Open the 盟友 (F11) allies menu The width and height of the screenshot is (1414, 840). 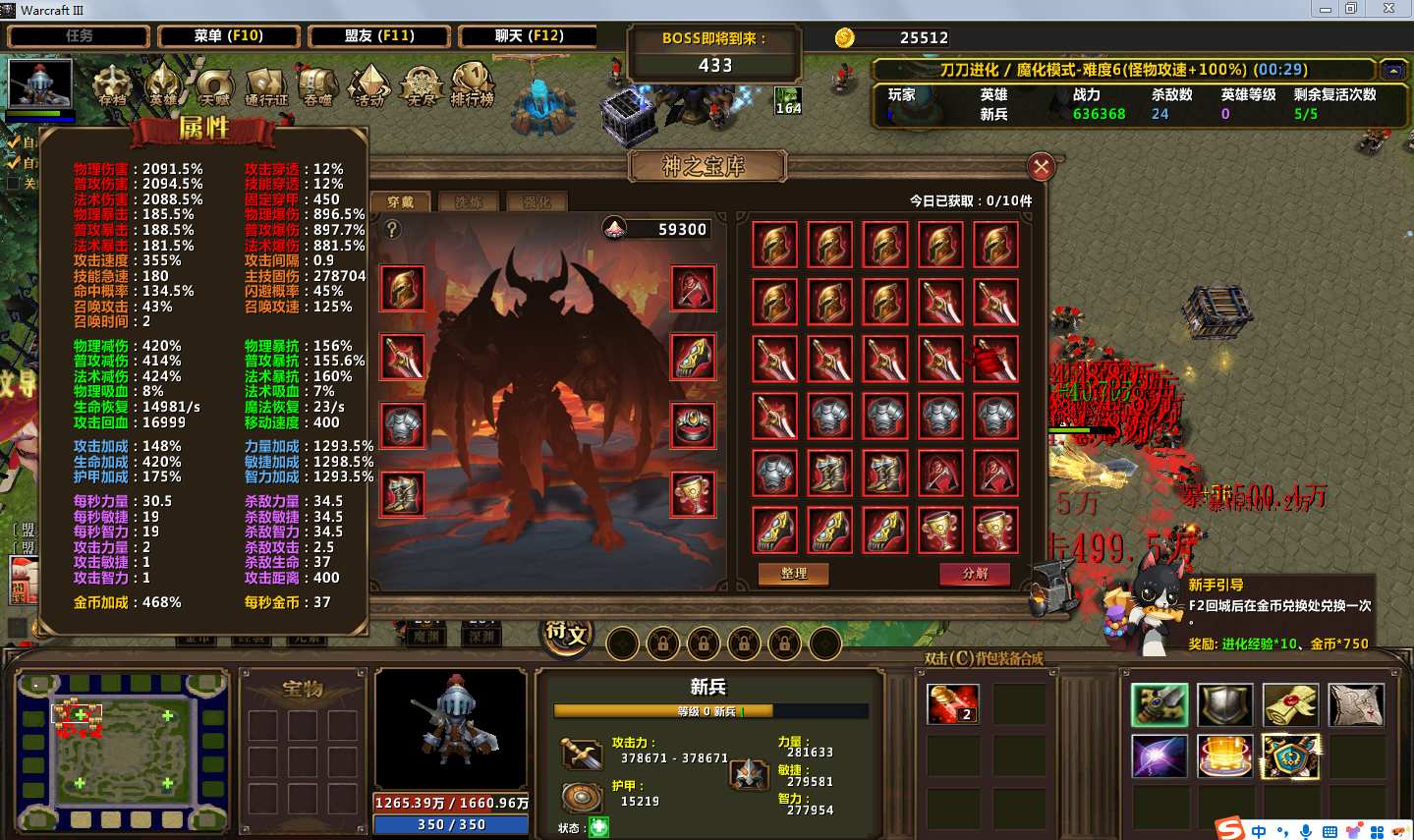click(x=379, y=36)
